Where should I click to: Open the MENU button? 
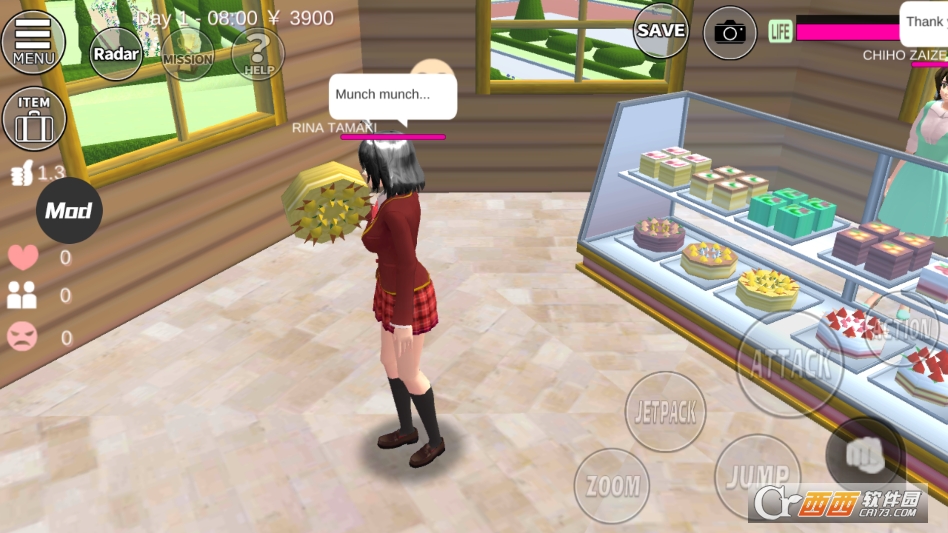33,41
